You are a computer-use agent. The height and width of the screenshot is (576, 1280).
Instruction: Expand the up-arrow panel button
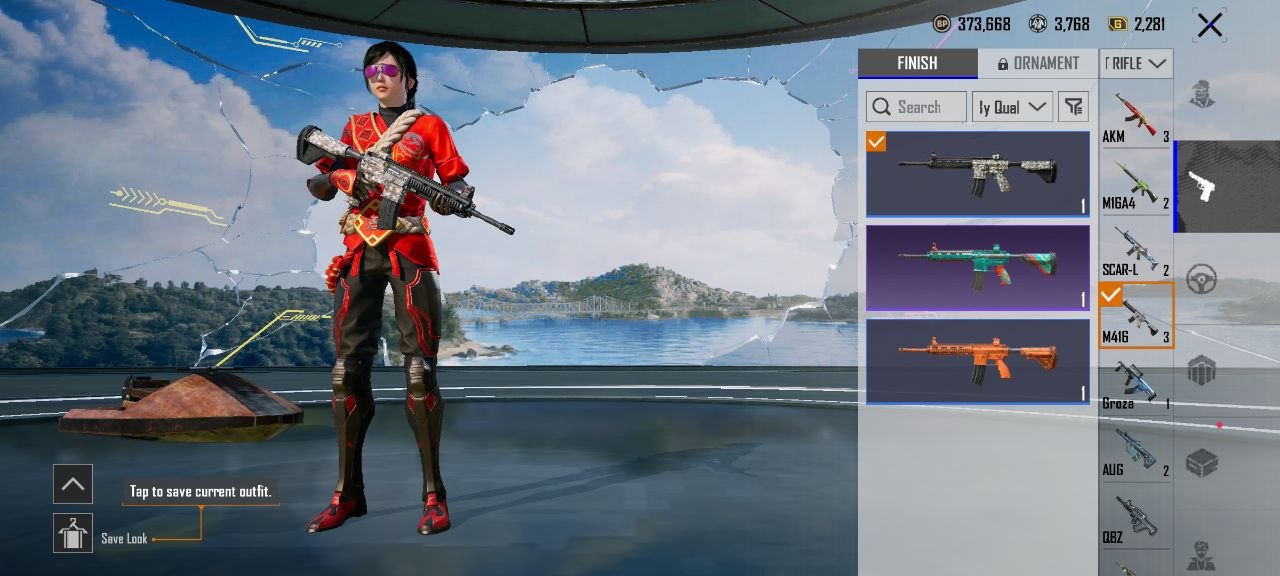[73, 484]
